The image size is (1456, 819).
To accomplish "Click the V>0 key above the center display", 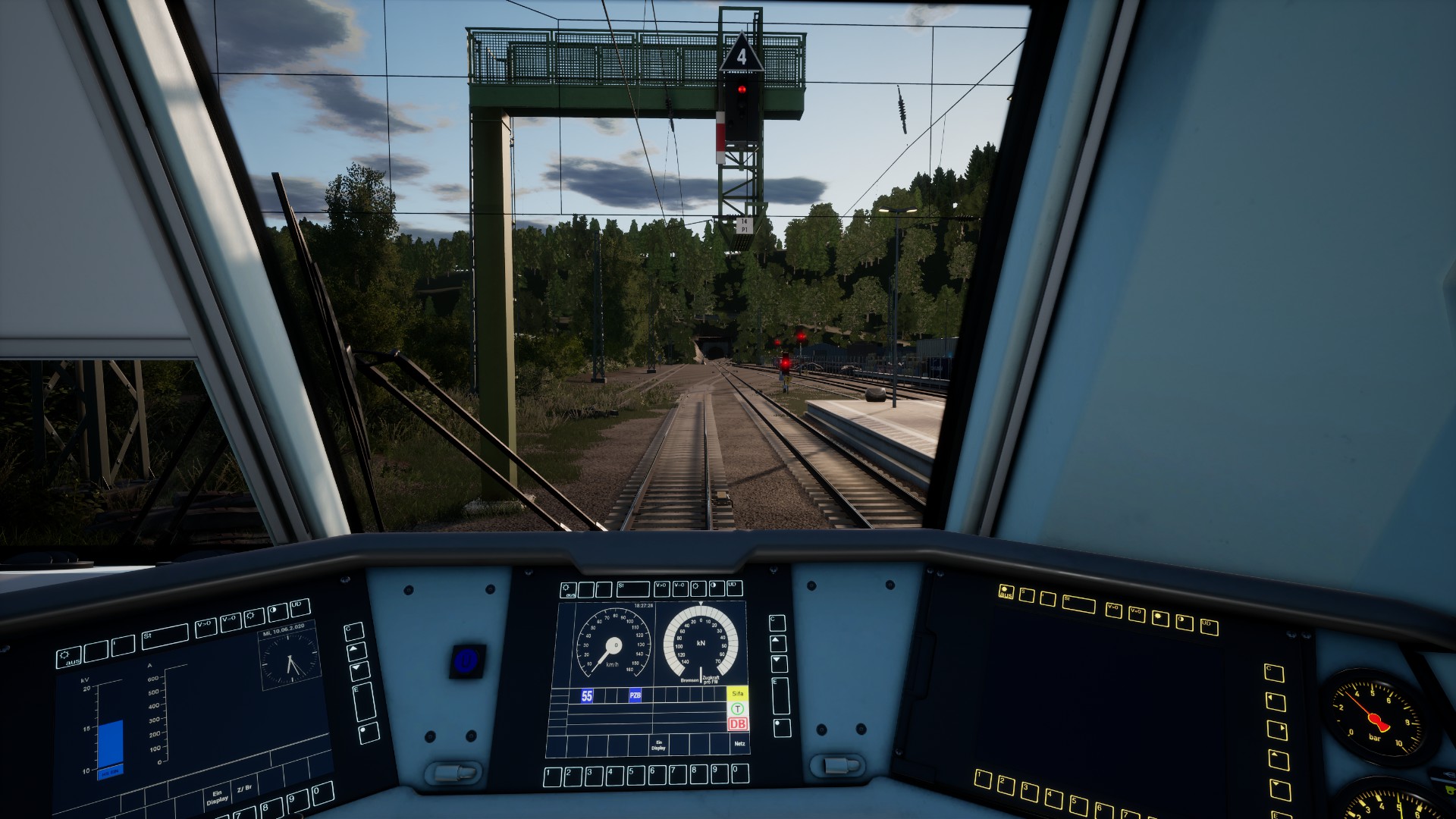I will pos(661,588).
